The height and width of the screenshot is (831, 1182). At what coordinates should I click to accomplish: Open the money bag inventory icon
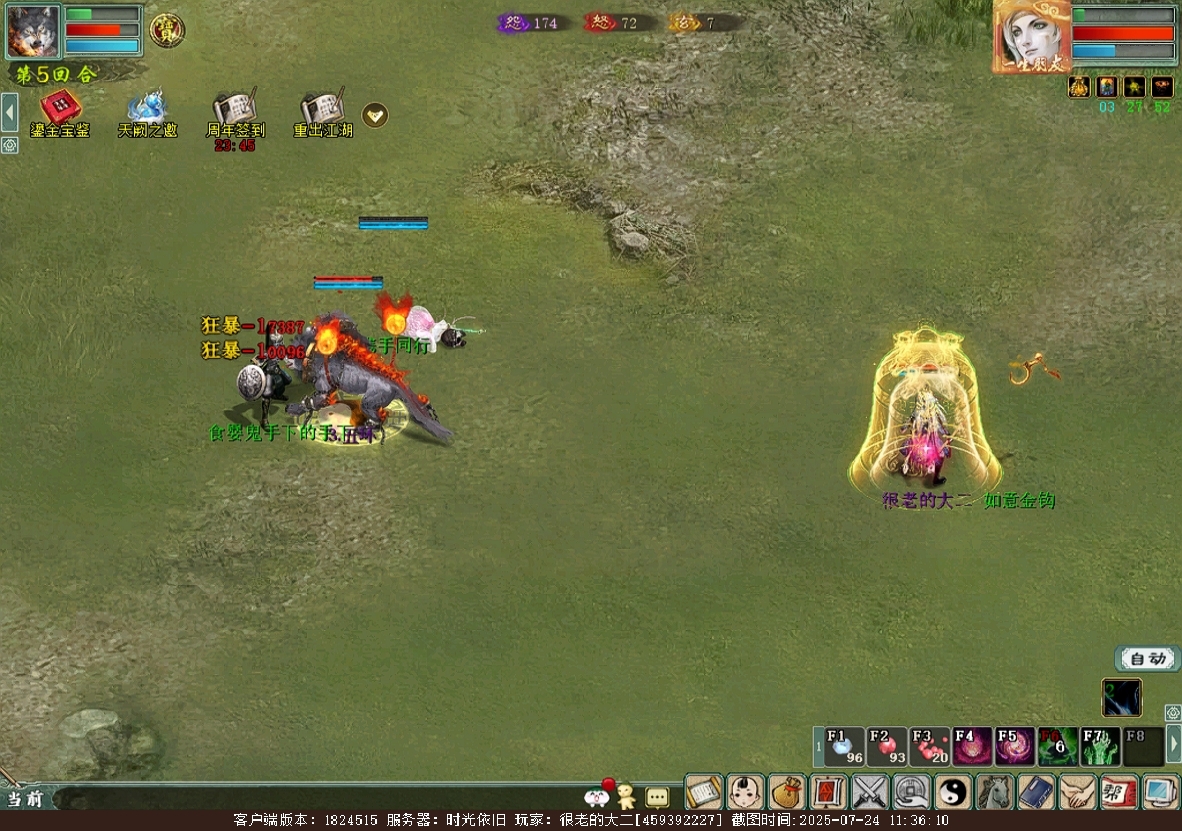[787, 793]
